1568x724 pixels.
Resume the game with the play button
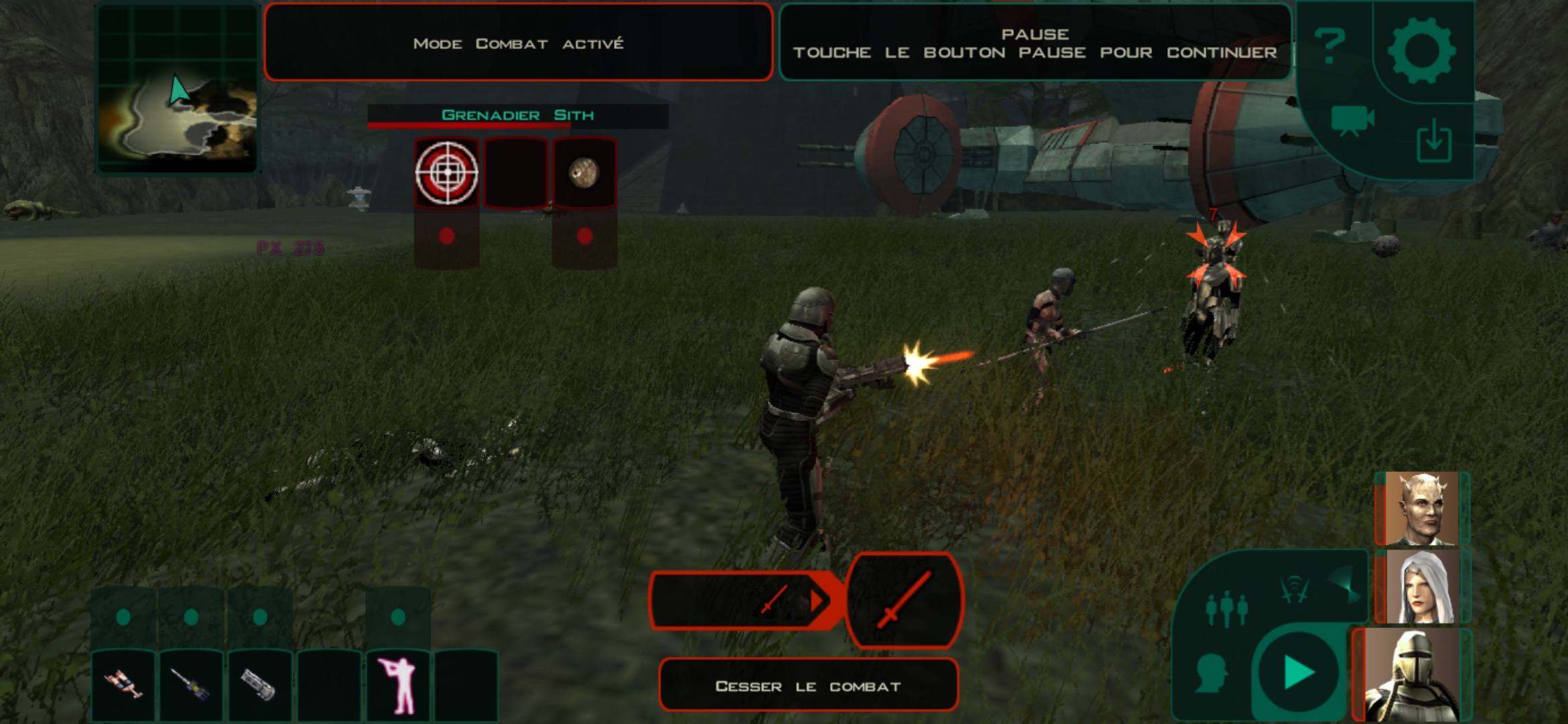[x=1298, y=672]
